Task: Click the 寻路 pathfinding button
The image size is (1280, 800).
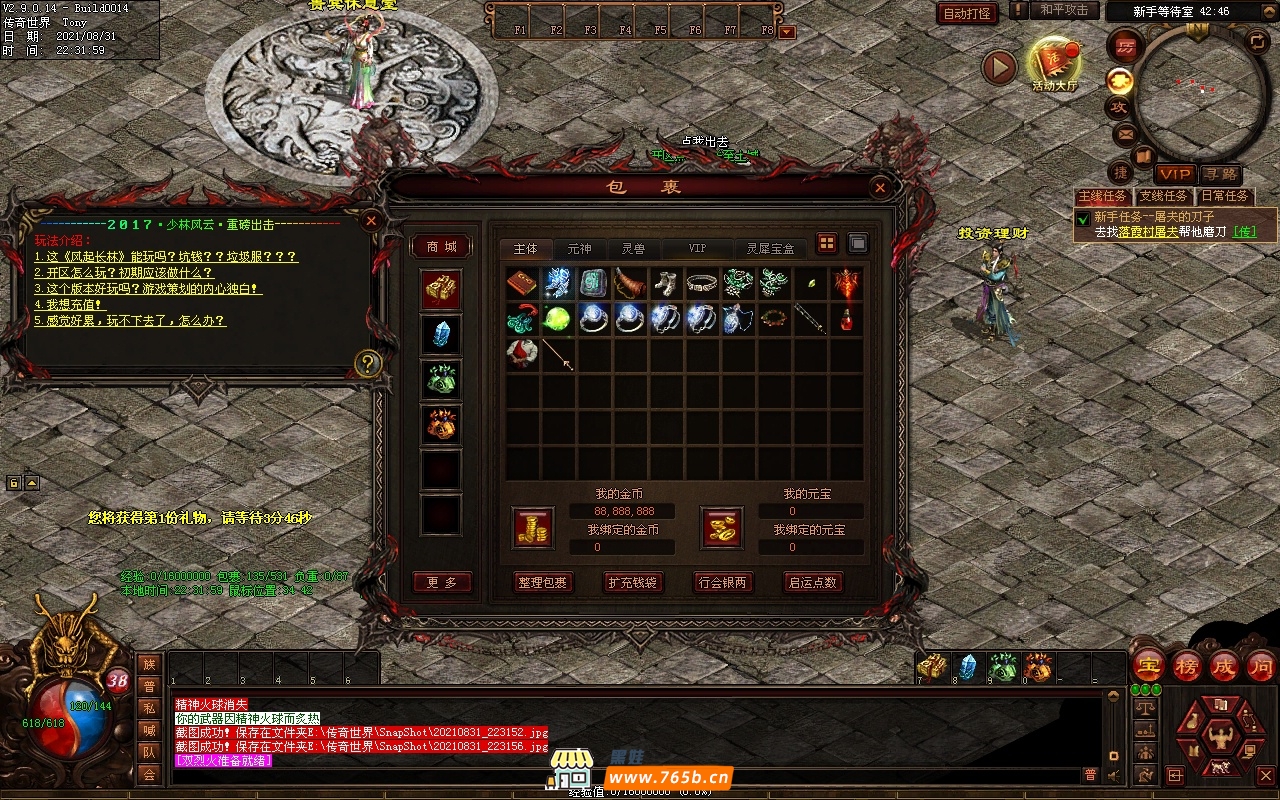Action: click(x=1220, y=174)
